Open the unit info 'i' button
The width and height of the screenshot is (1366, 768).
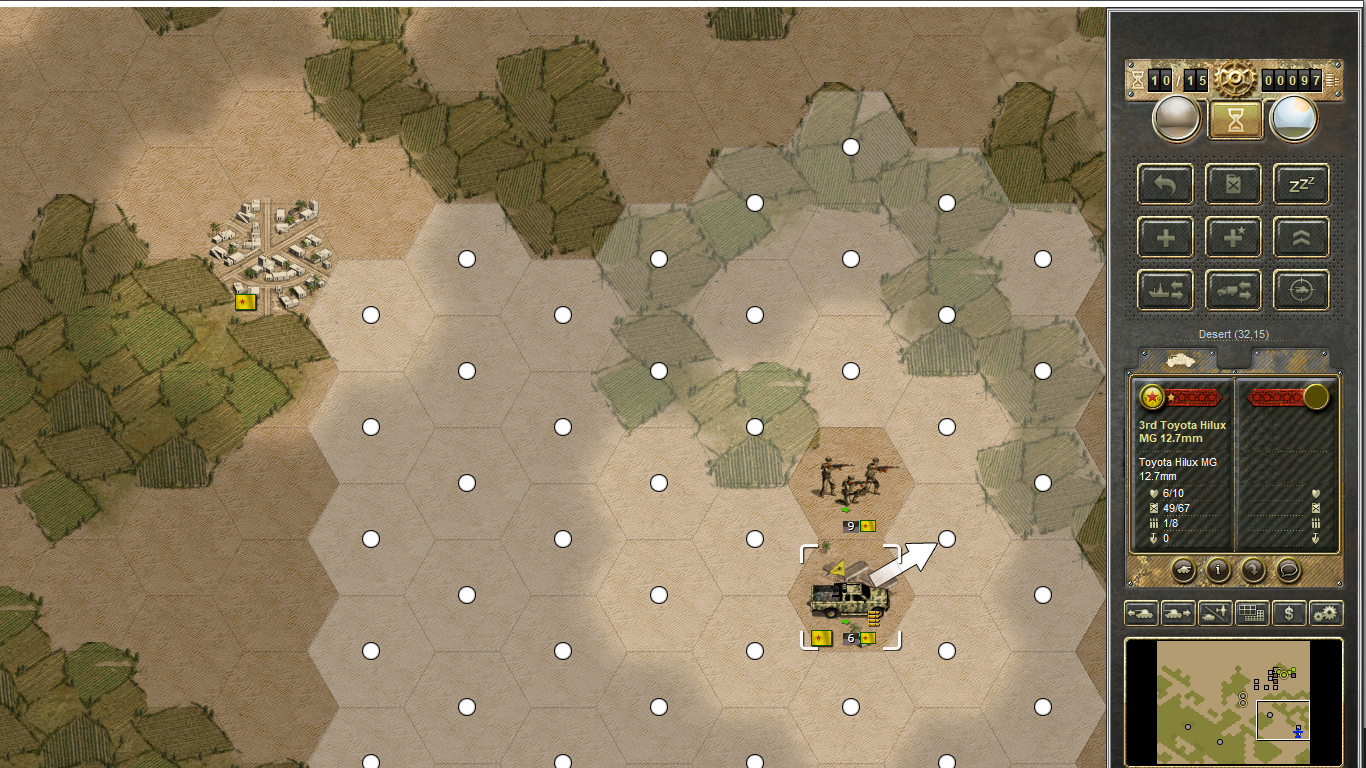[1218, 570]
